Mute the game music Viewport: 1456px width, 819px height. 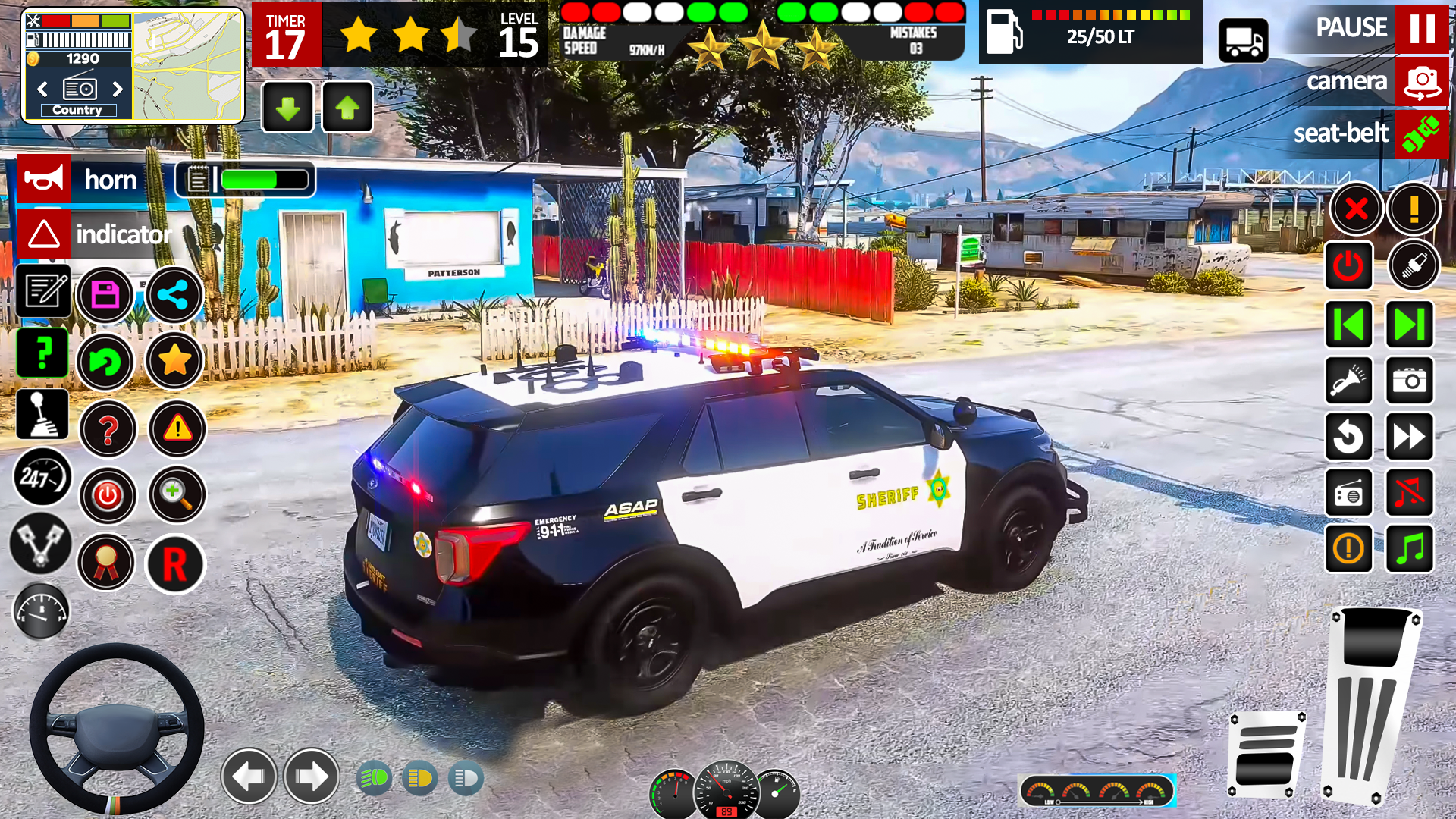1409,492
